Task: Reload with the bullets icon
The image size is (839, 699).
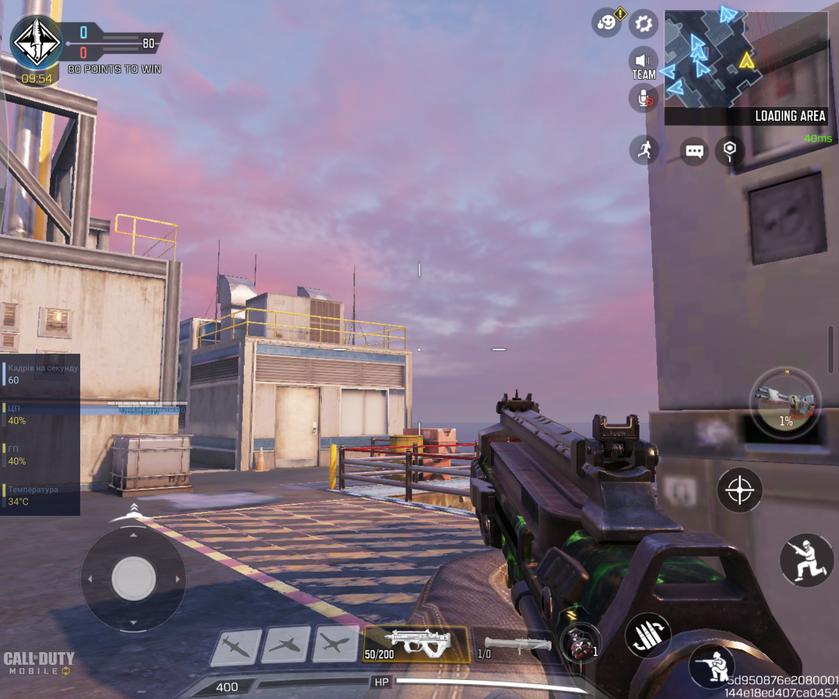Action: coord(647,634)
